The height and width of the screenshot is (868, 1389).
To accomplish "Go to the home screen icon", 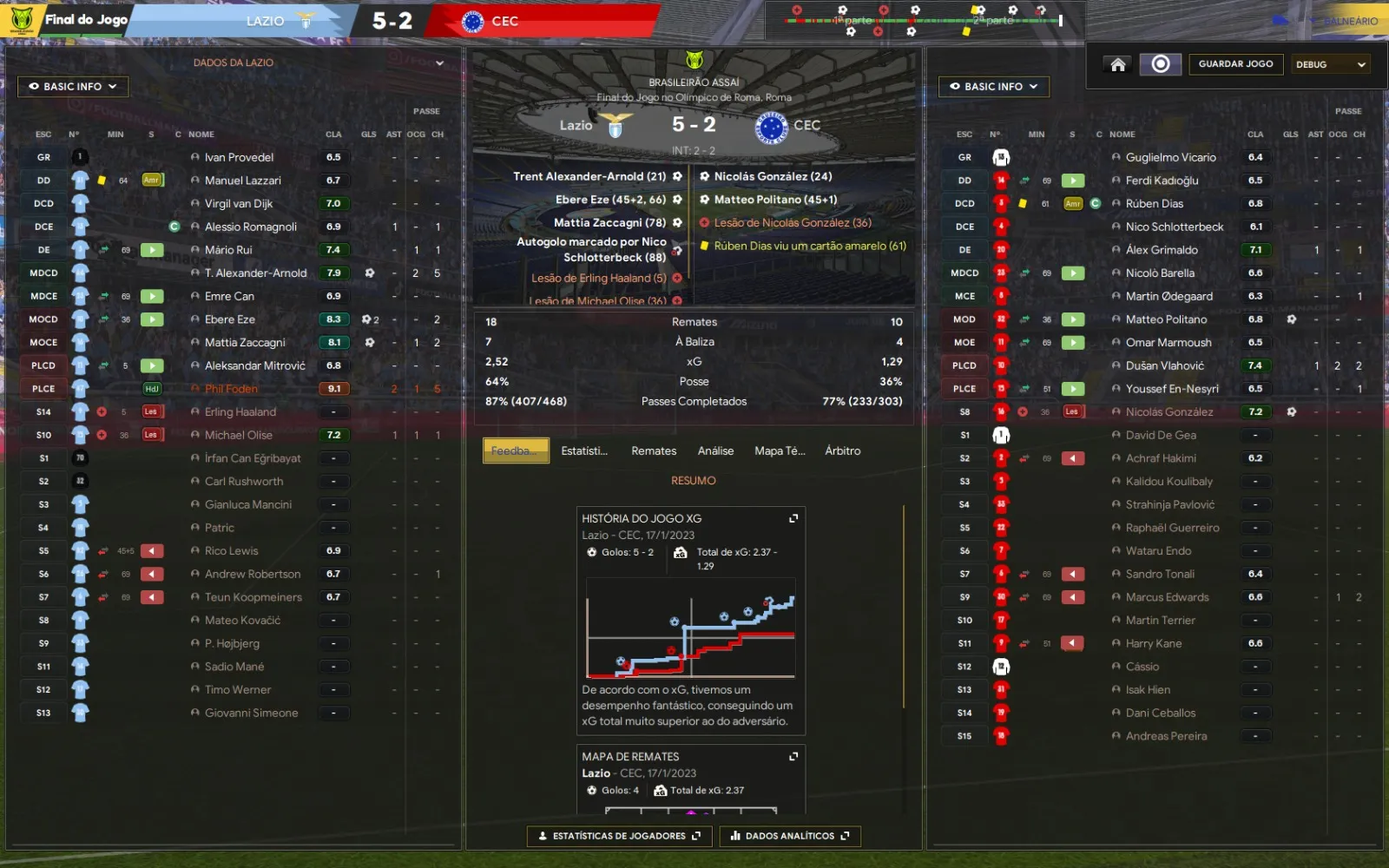I will pos(1118,64).
